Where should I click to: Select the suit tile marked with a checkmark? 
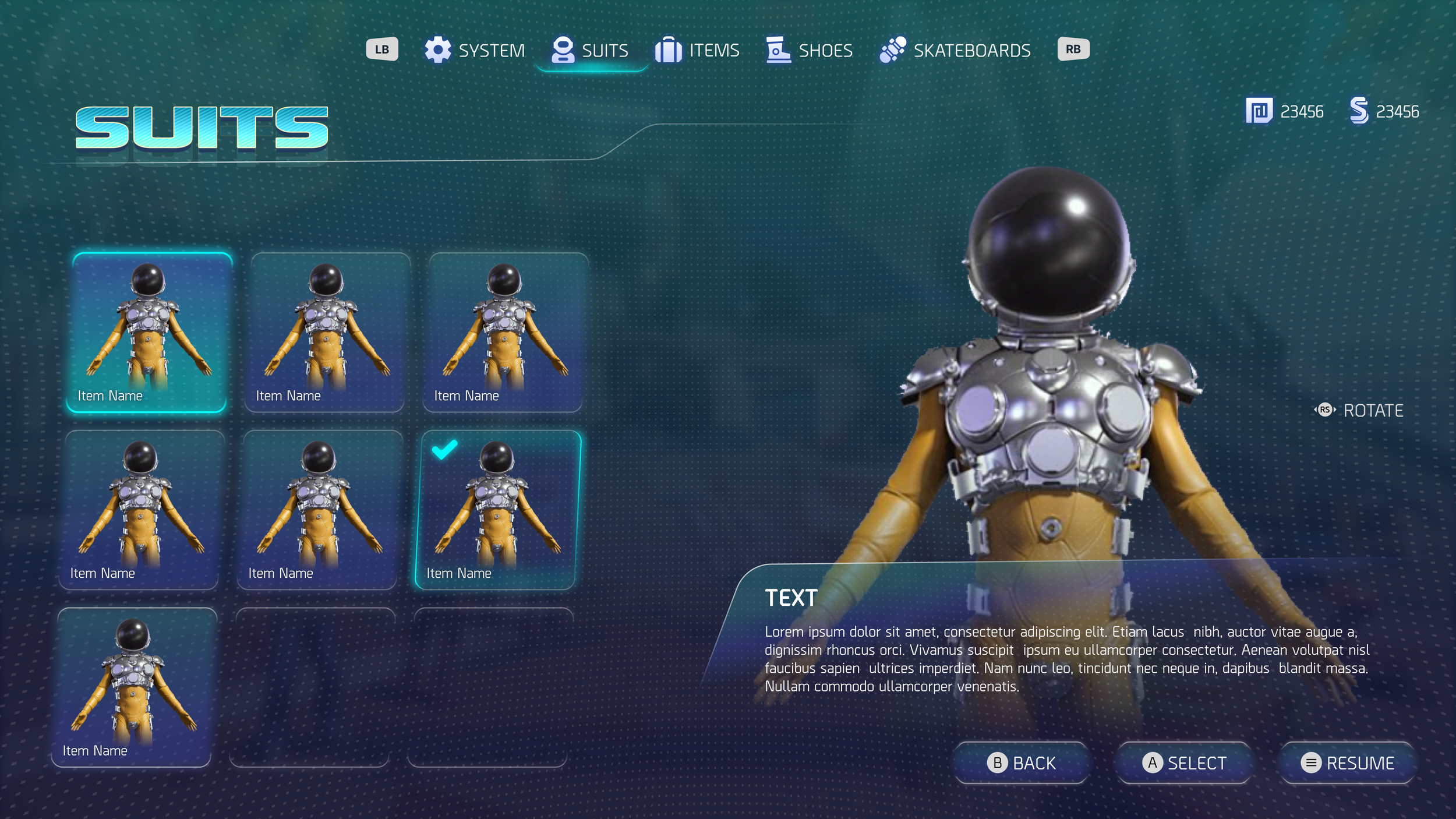pos(498,510)
